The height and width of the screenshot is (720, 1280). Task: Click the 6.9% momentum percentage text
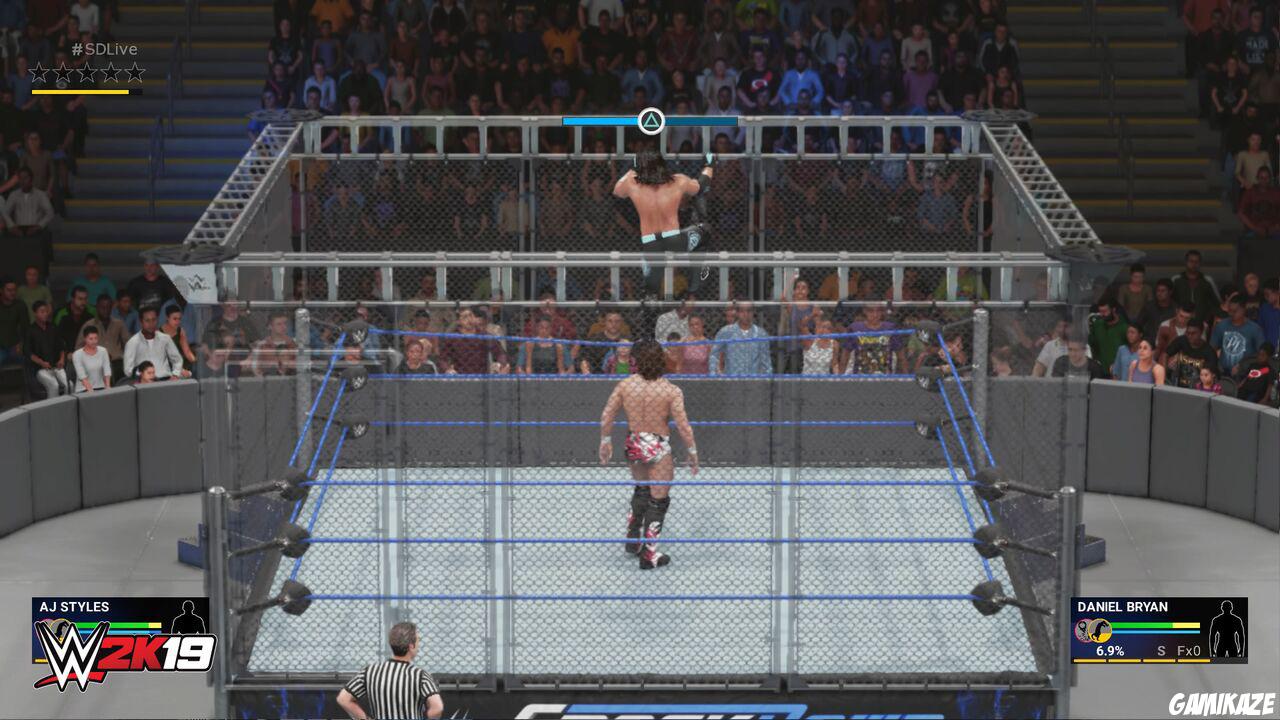(1110, 651)
